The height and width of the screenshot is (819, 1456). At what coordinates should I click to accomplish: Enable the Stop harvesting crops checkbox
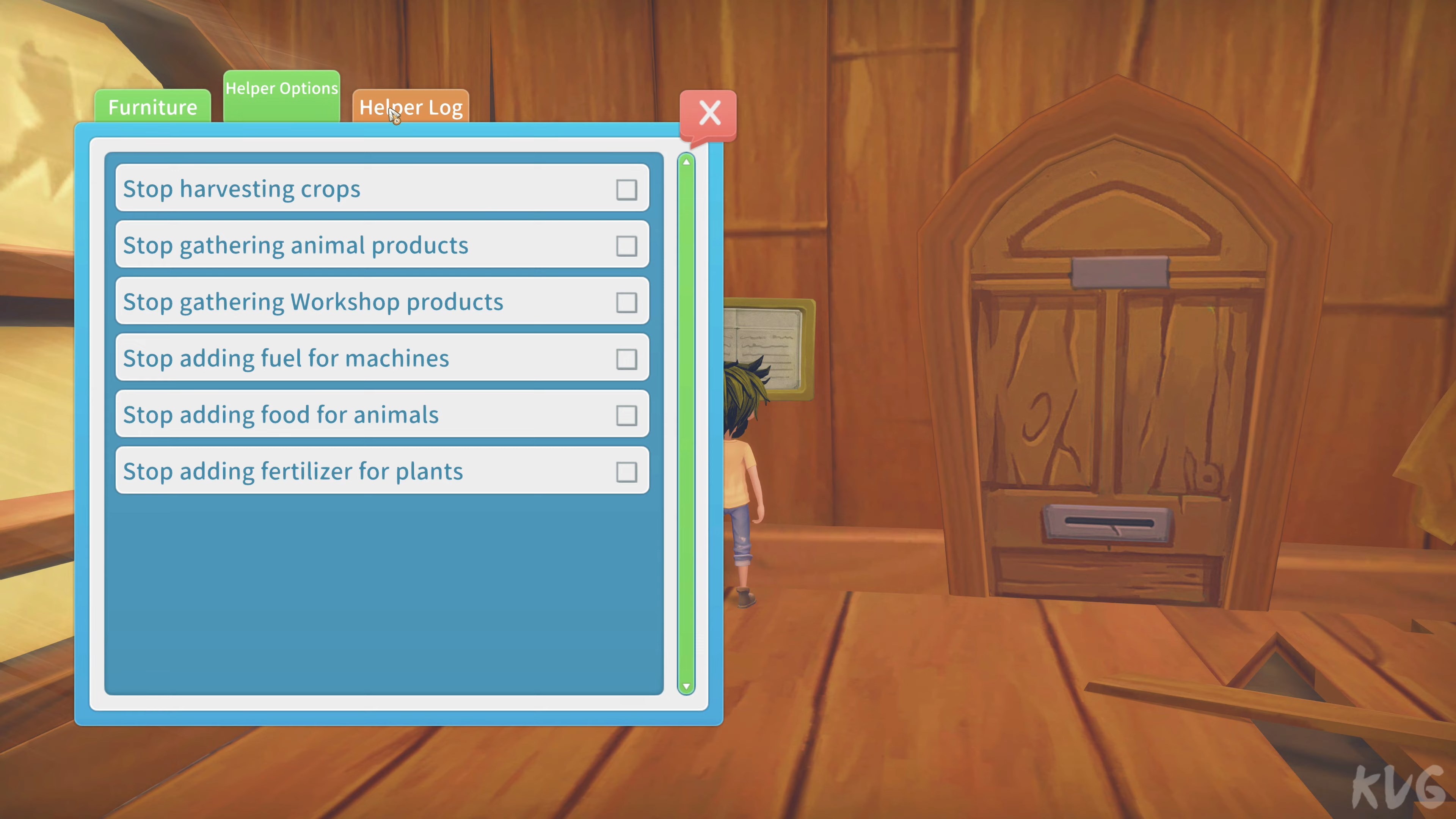coord(627,189)
